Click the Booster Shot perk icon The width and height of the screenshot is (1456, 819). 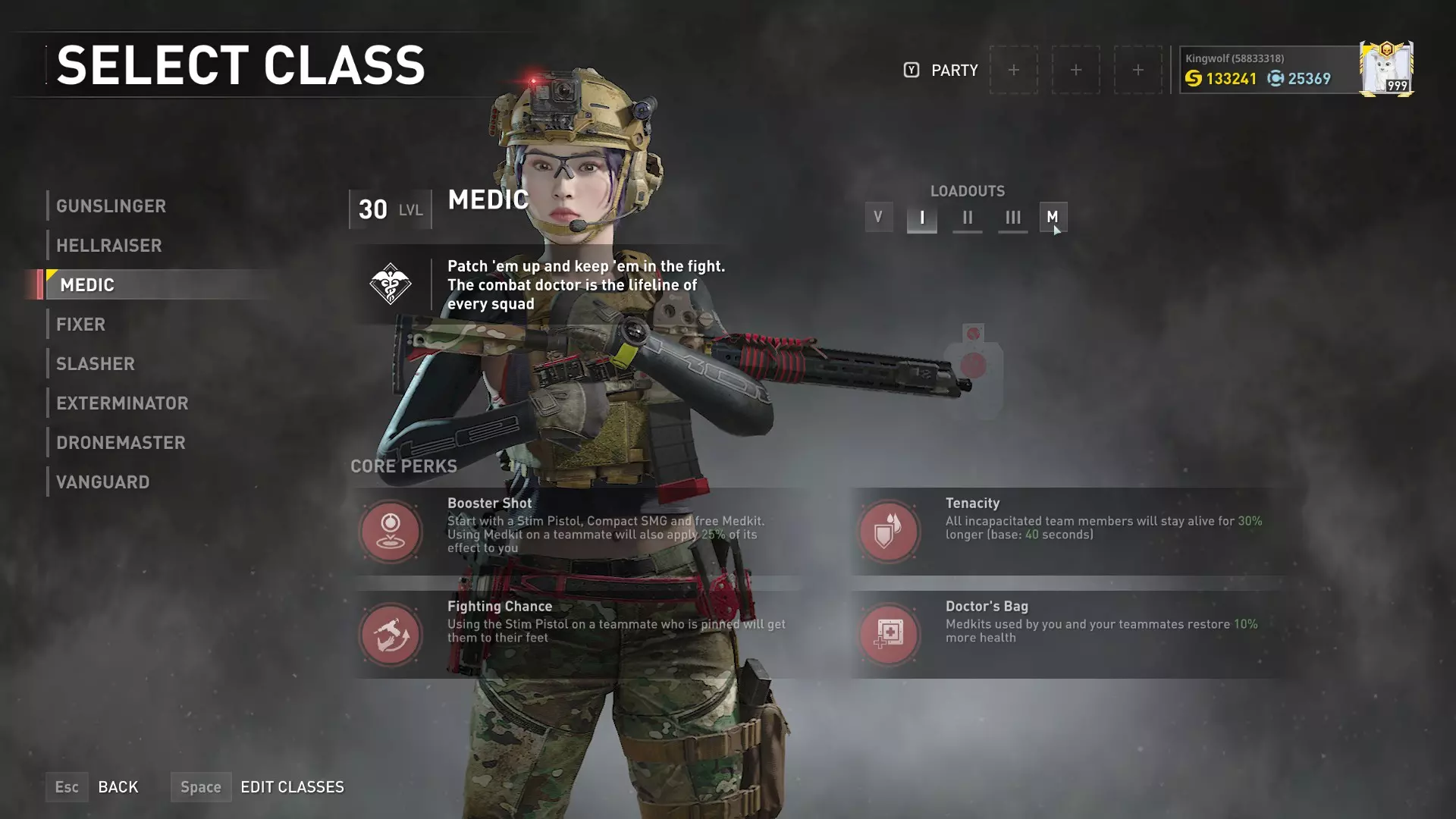[391, 531]
